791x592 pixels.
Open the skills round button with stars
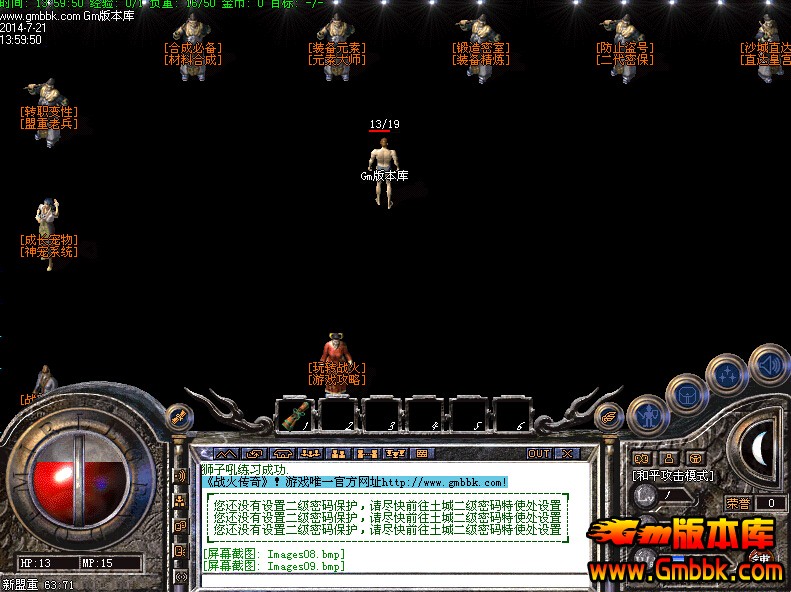(x=726, y=376)
